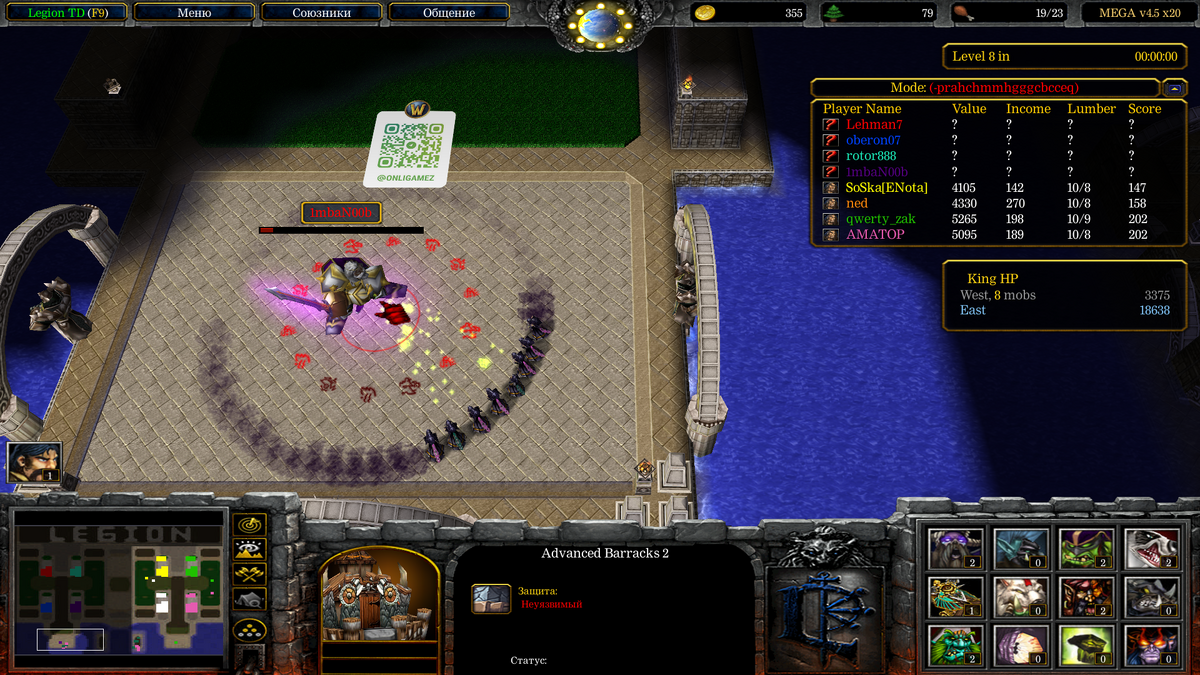Collapse the multiboard with the arrow button
The image size is (1200, 675).
click(x=1174, y=87)
